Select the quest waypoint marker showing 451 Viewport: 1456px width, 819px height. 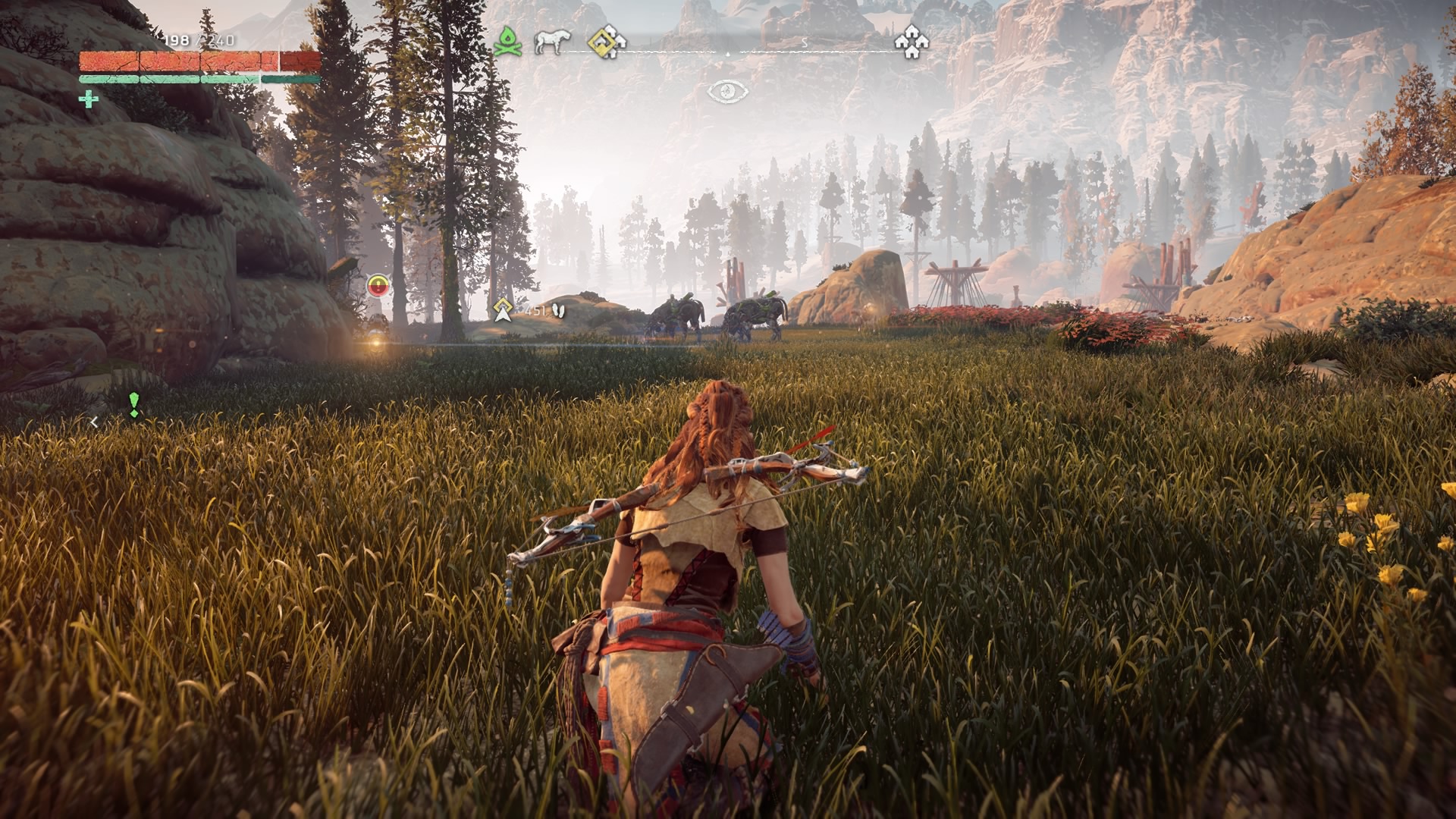click(x=502, y=309)
